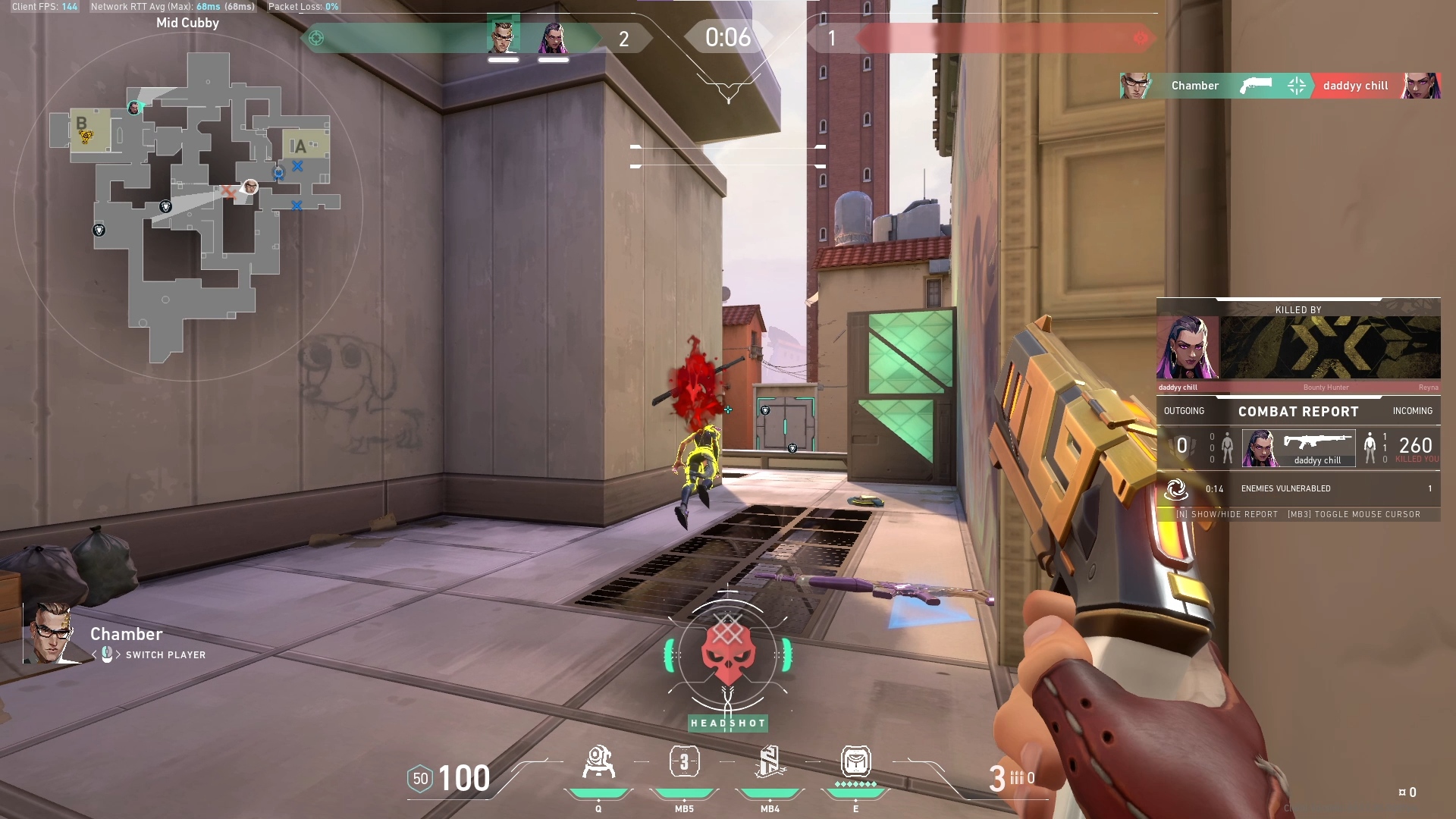The height and width of the screenshot is (819, 1456).
Task: Click the minimap in the corner
Action: tap(188, 206)
